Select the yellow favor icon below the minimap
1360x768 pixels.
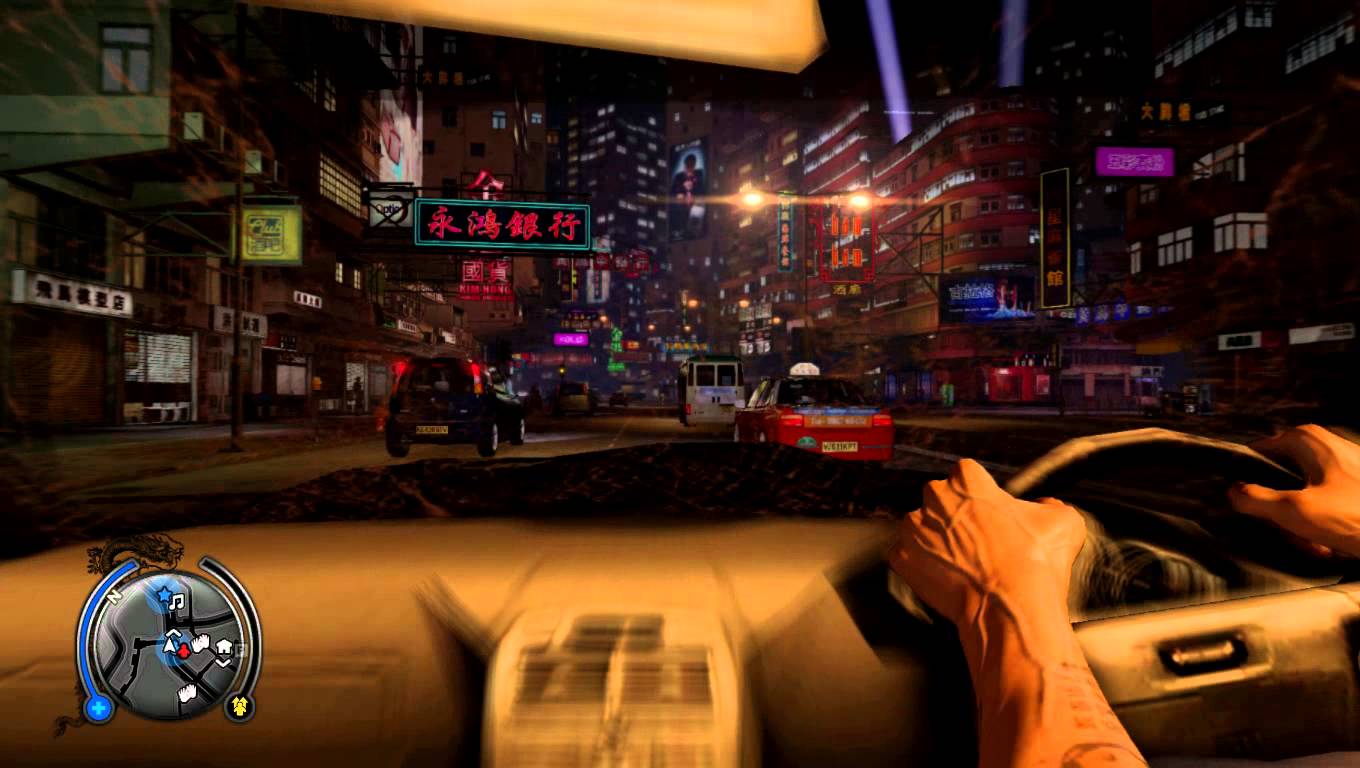point(238,706)
